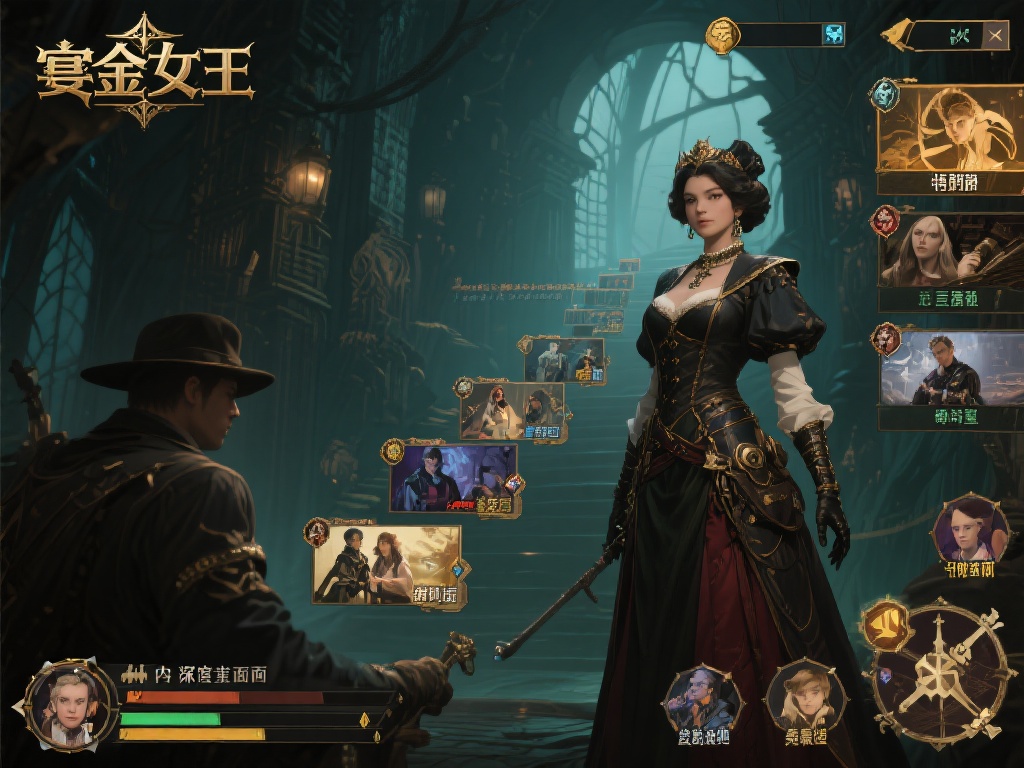Open the player avatar portrait
The height and width of the screenshot is (768, 1024).
click(70, 703)
